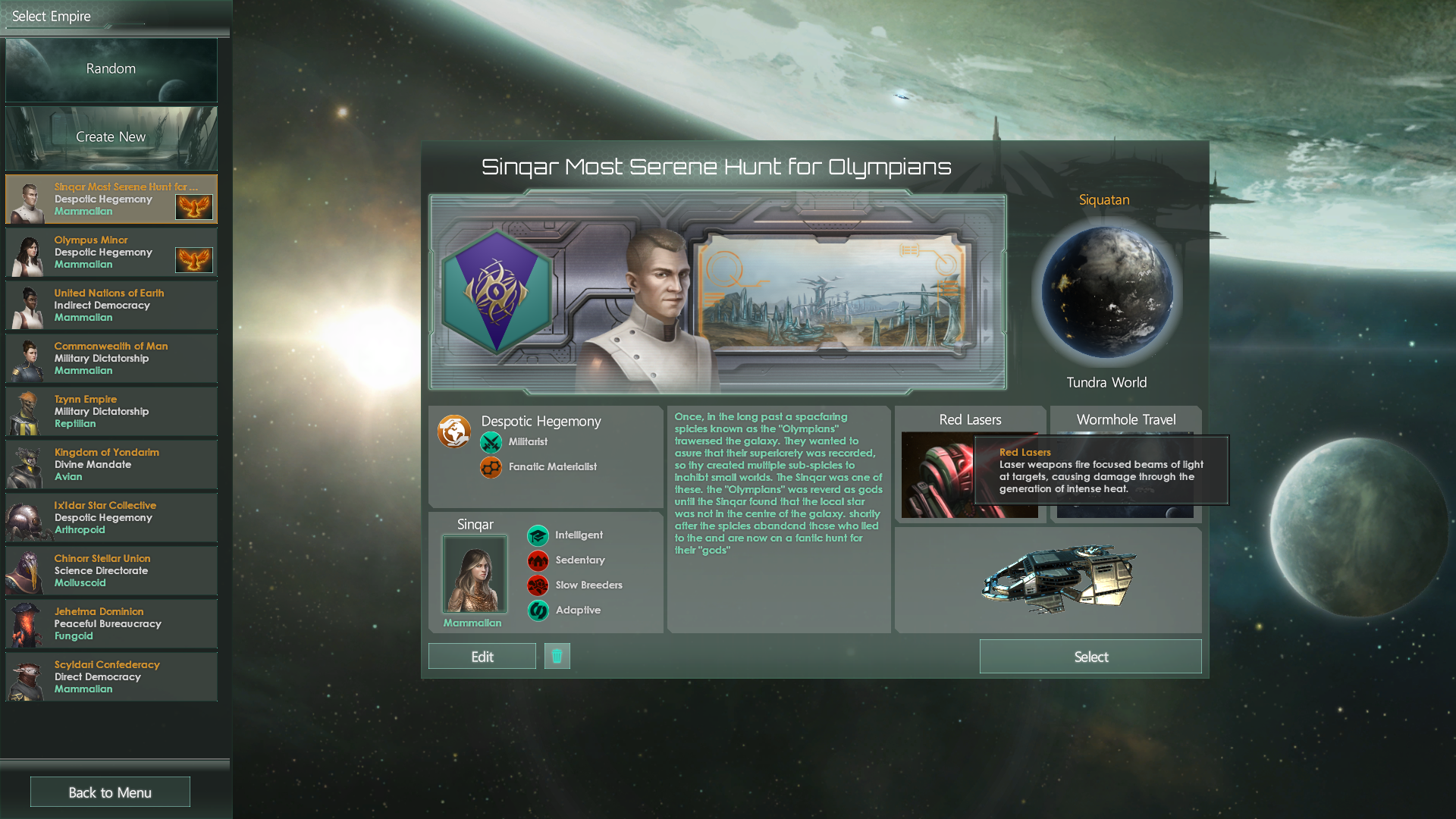
Task: Choose the Random empire option
Action: click(111, 69)
